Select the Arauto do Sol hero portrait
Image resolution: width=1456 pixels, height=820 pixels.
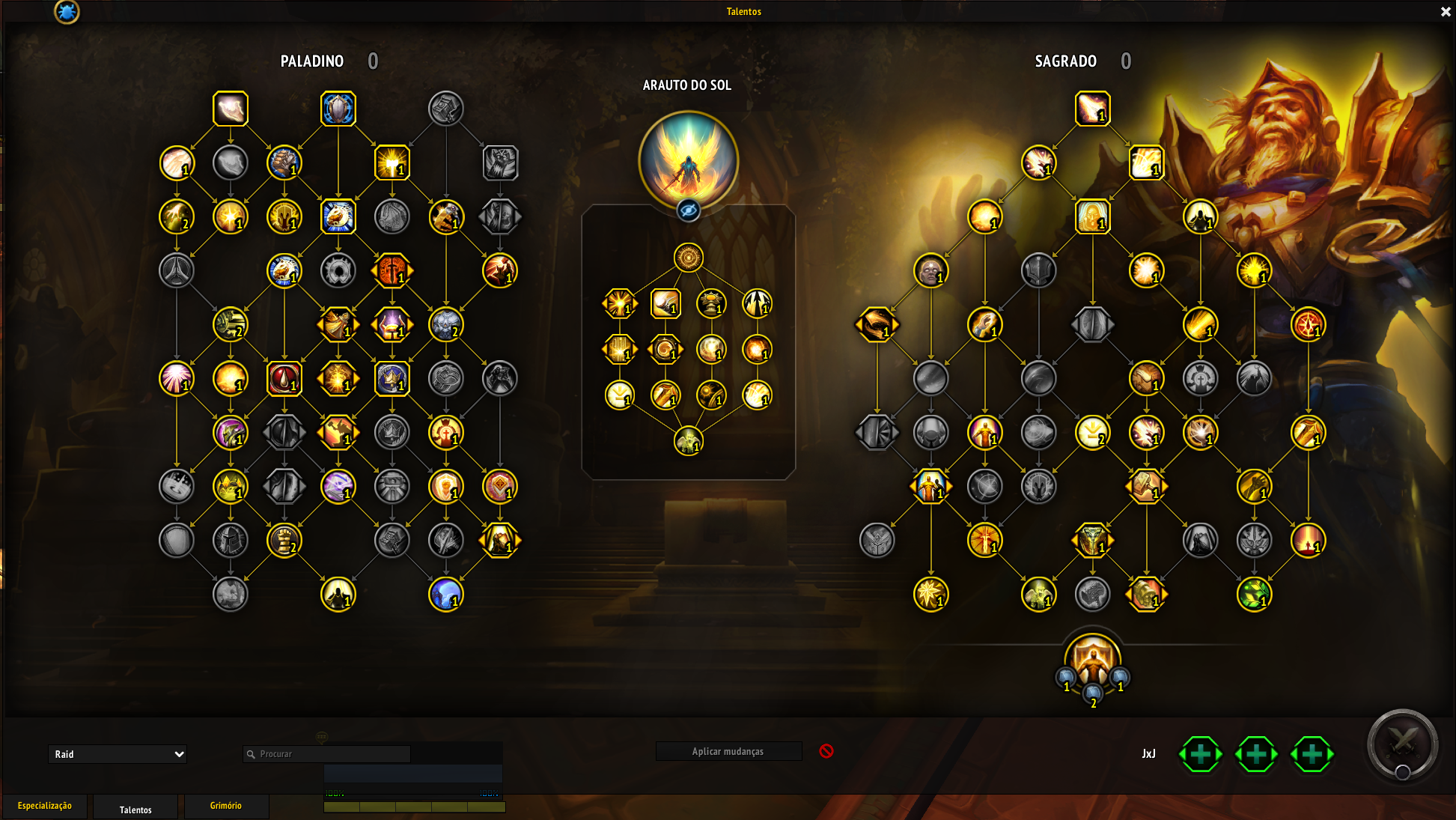(x=688, y=160)
